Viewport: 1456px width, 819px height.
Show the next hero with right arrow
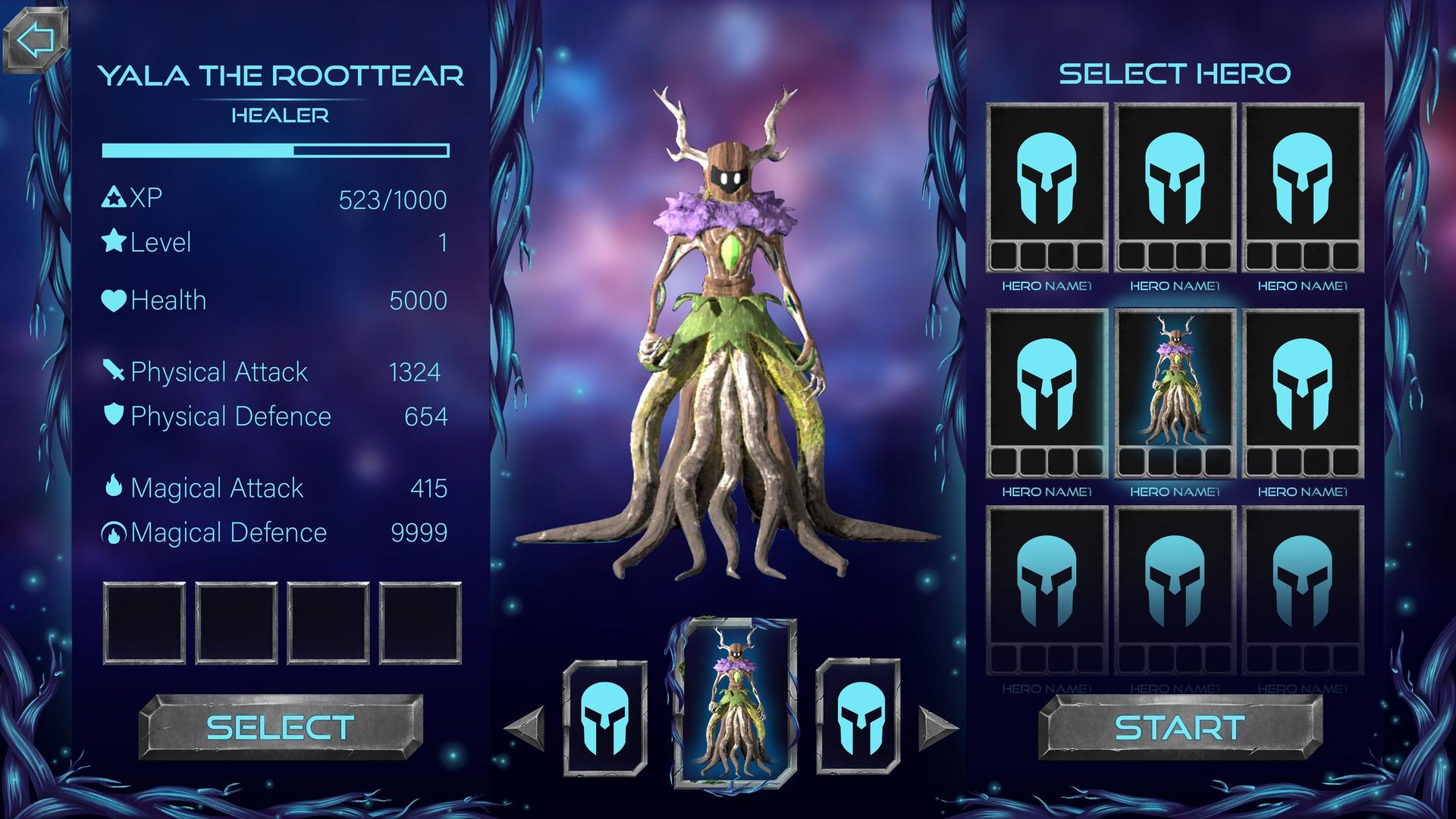pos(938,728)
